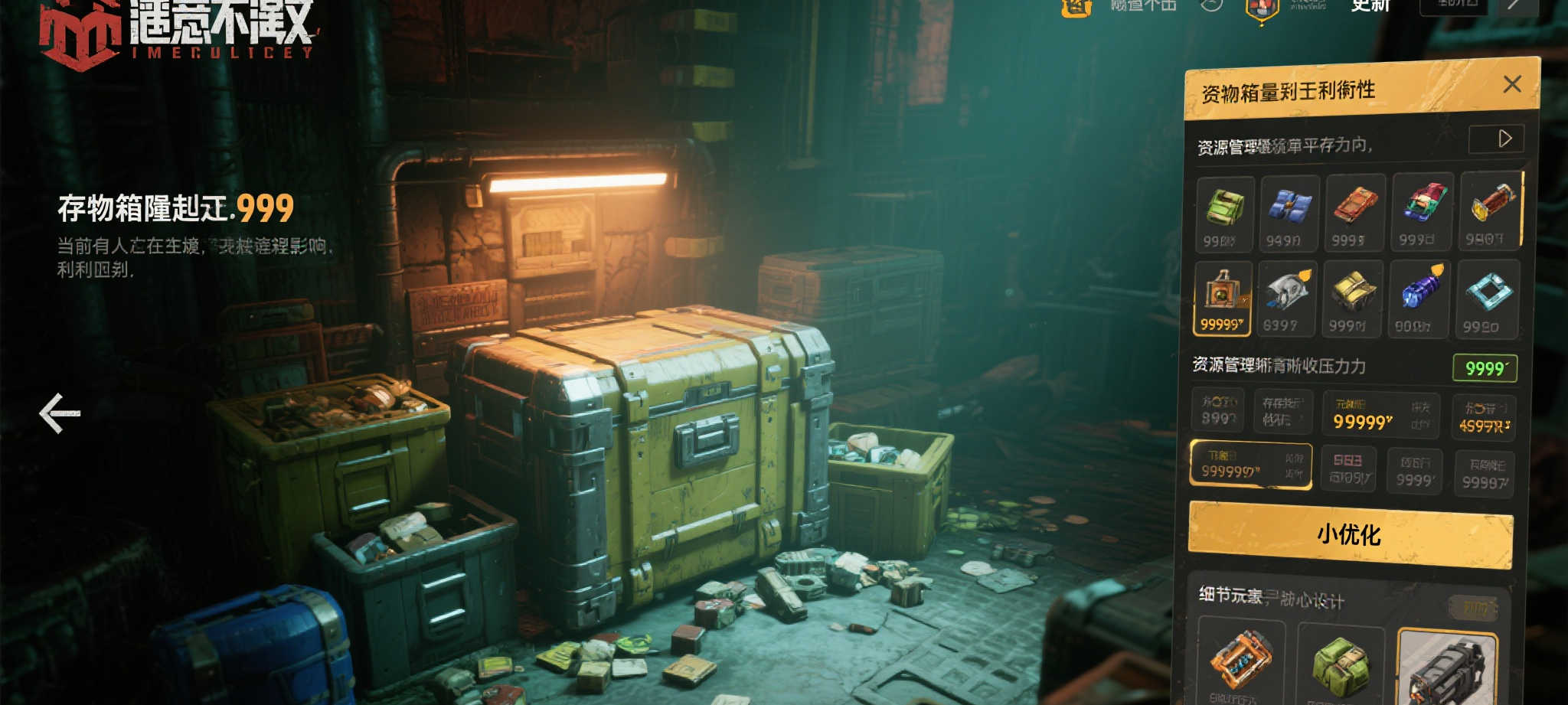Select the gold-outlined 999999 option tile
1568x705 pixels.
(1250, 465)
